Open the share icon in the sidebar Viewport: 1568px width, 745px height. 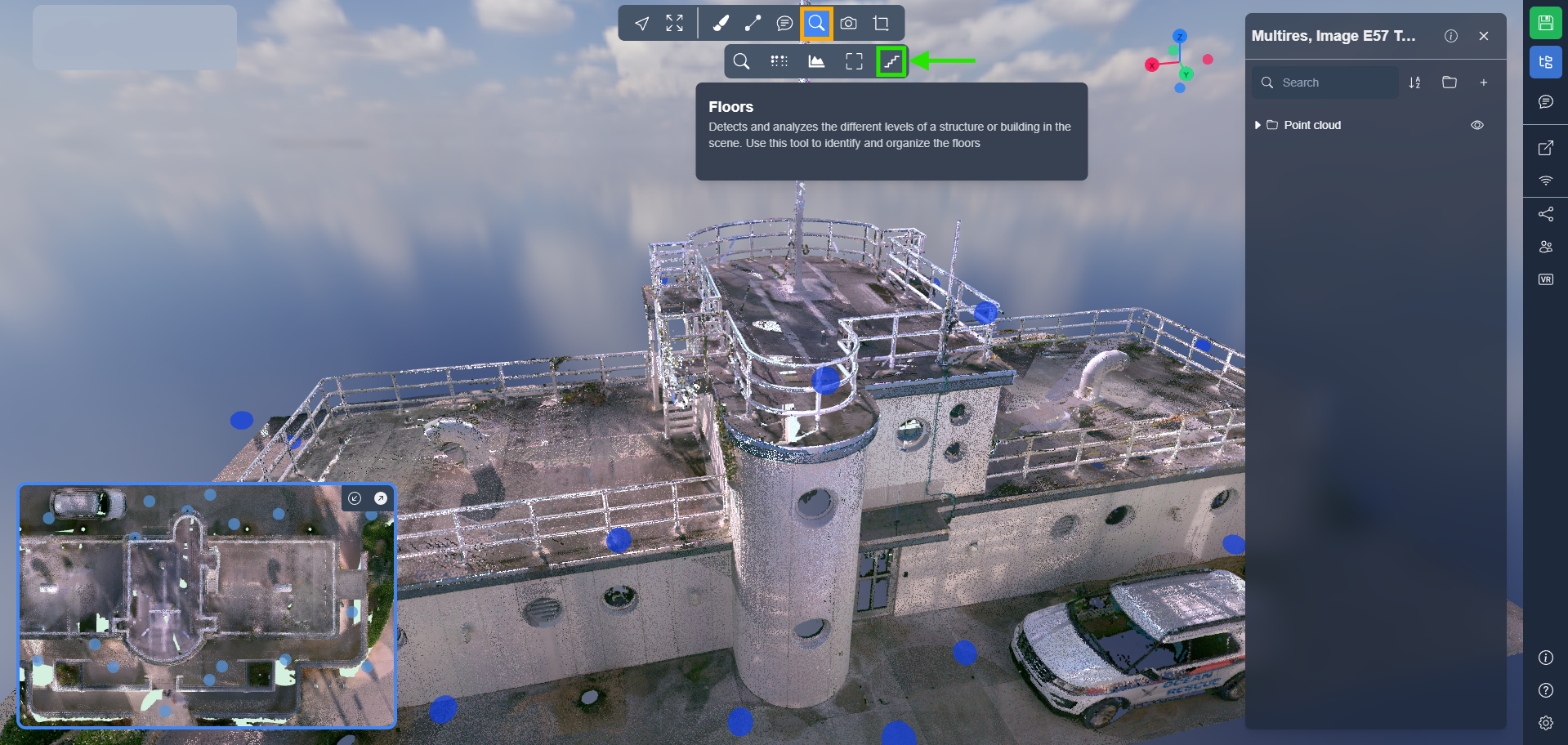pos(1545,214)
